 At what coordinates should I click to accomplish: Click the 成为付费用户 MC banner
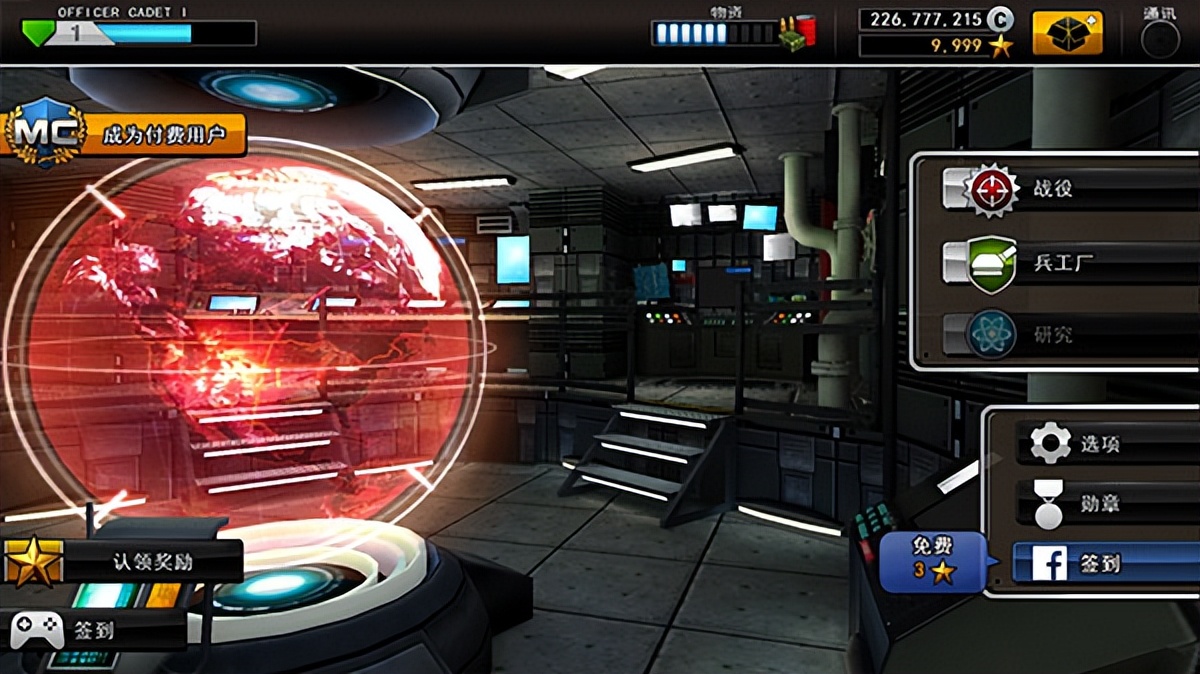[x=125, y=134]
